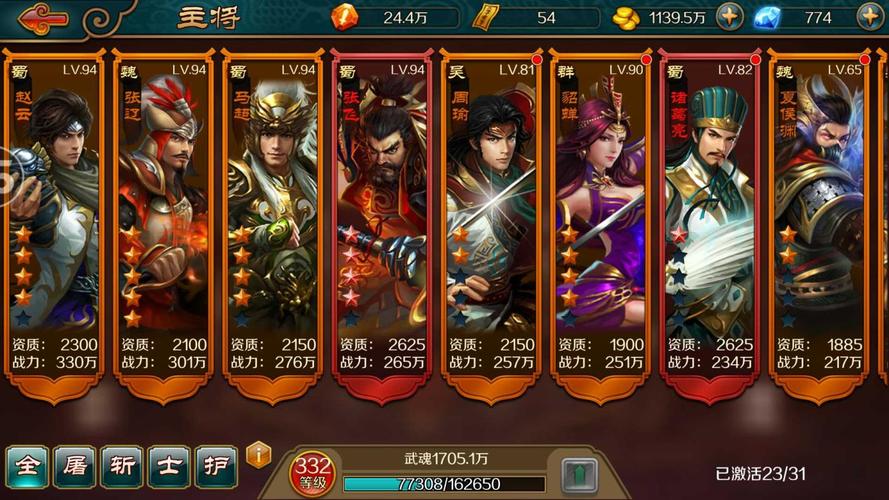Select the 赵云 hero card
This screenshot has height=500, width=889.
point(55,220)
